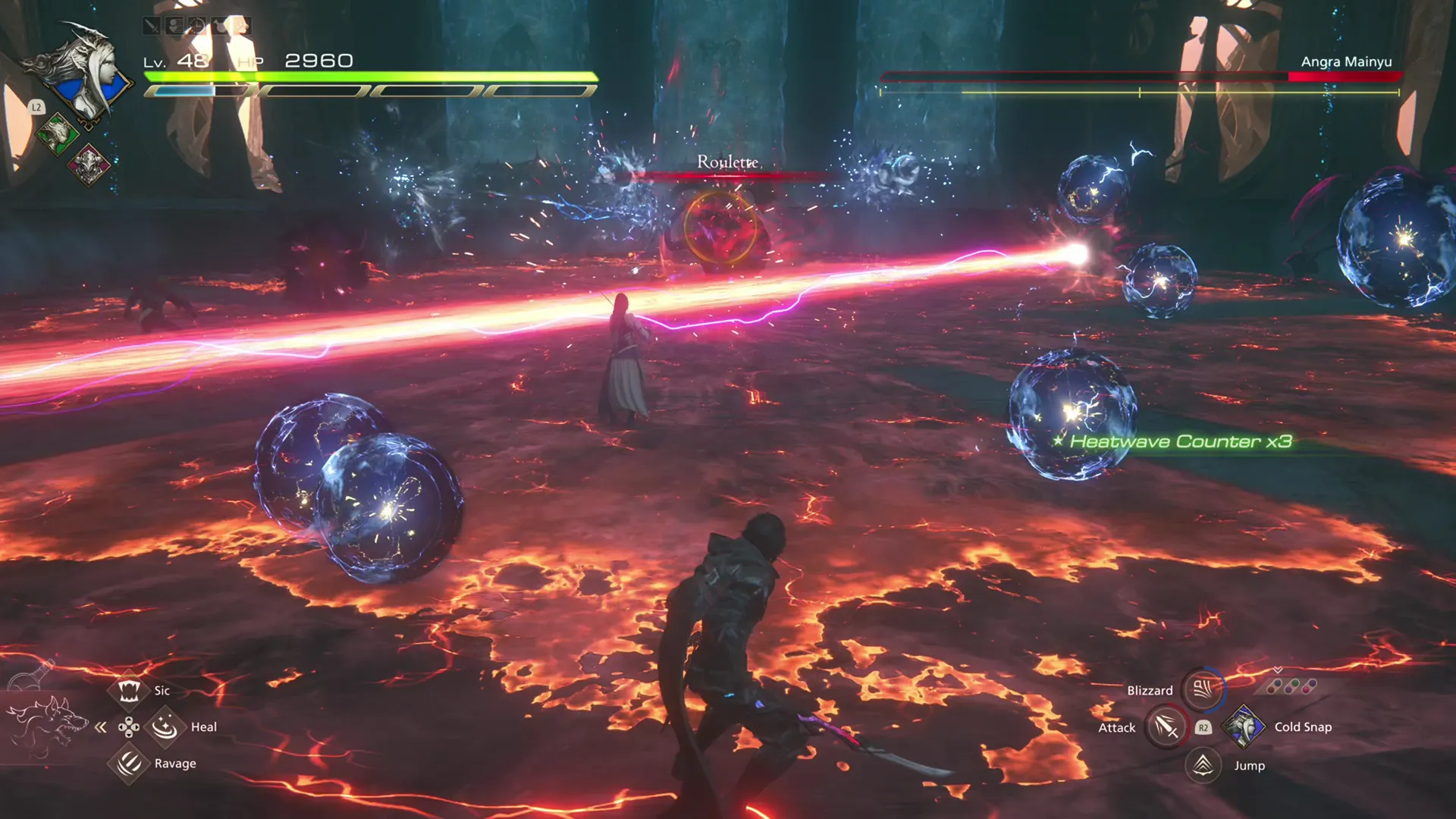The width and height of the screenshot is (1456, 819).
Task: Choose the Heal ability icon
Action: click(x=165, y=726)
